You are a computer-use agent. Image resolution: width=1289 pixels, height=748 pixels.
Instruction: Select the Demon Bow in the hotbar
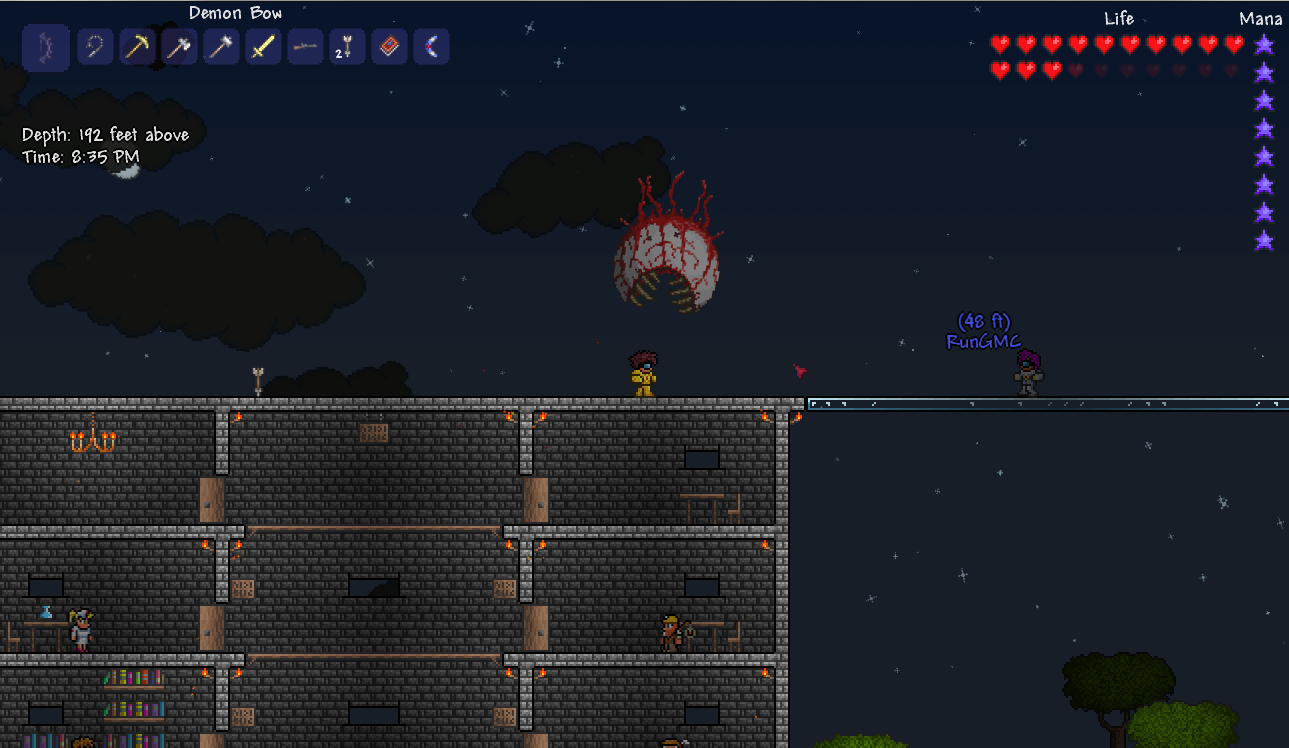46,47
